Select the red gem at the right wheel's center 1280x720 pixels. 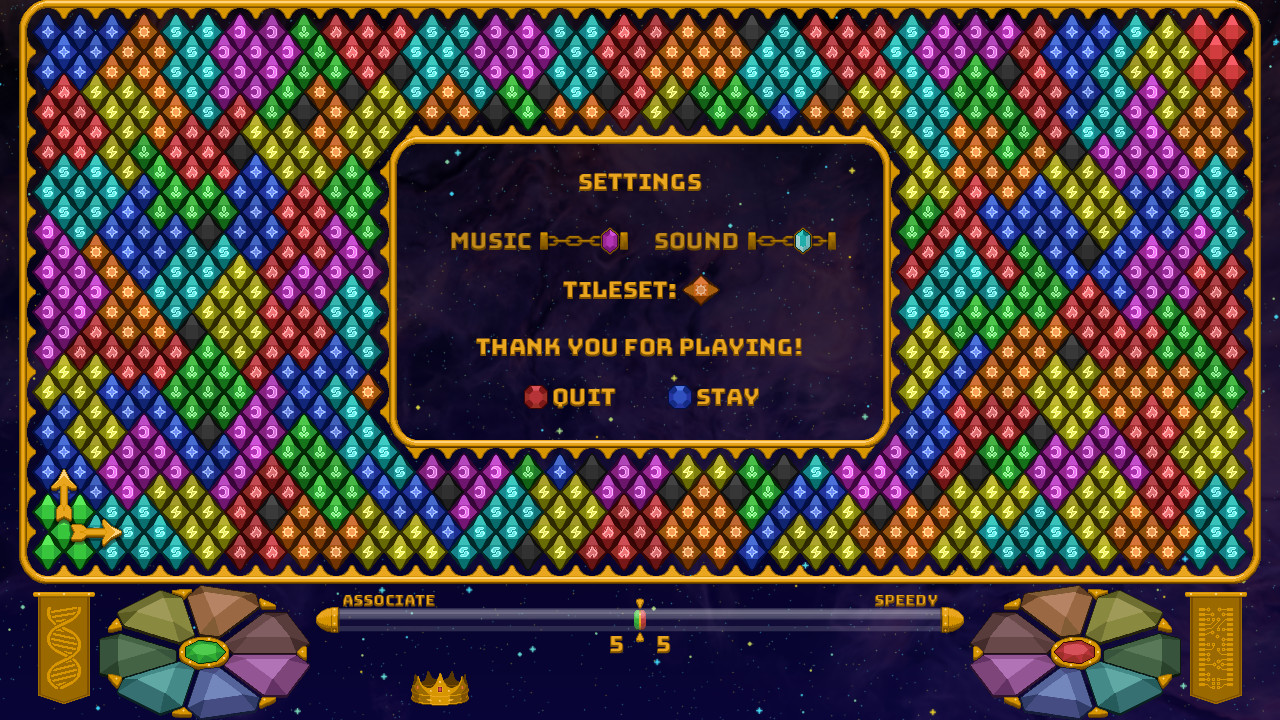coord(1078,650)
